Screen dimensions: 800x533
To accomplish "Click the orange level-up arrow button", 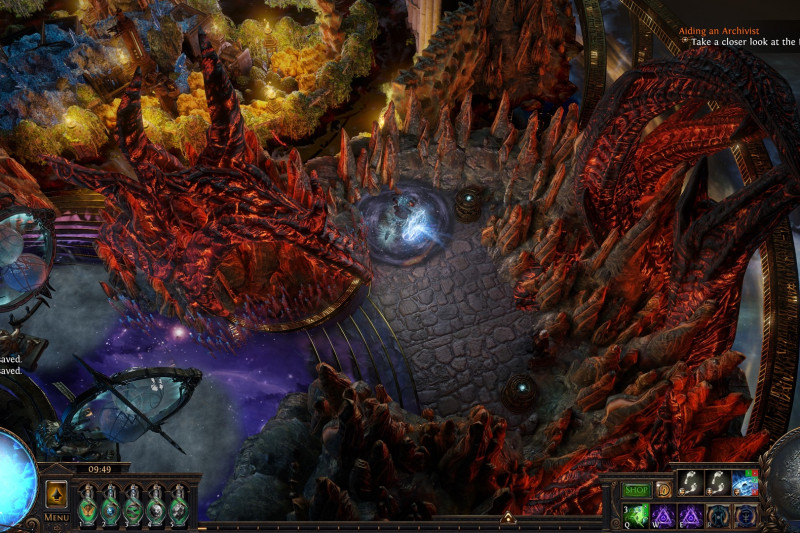I will click(57, 493).
